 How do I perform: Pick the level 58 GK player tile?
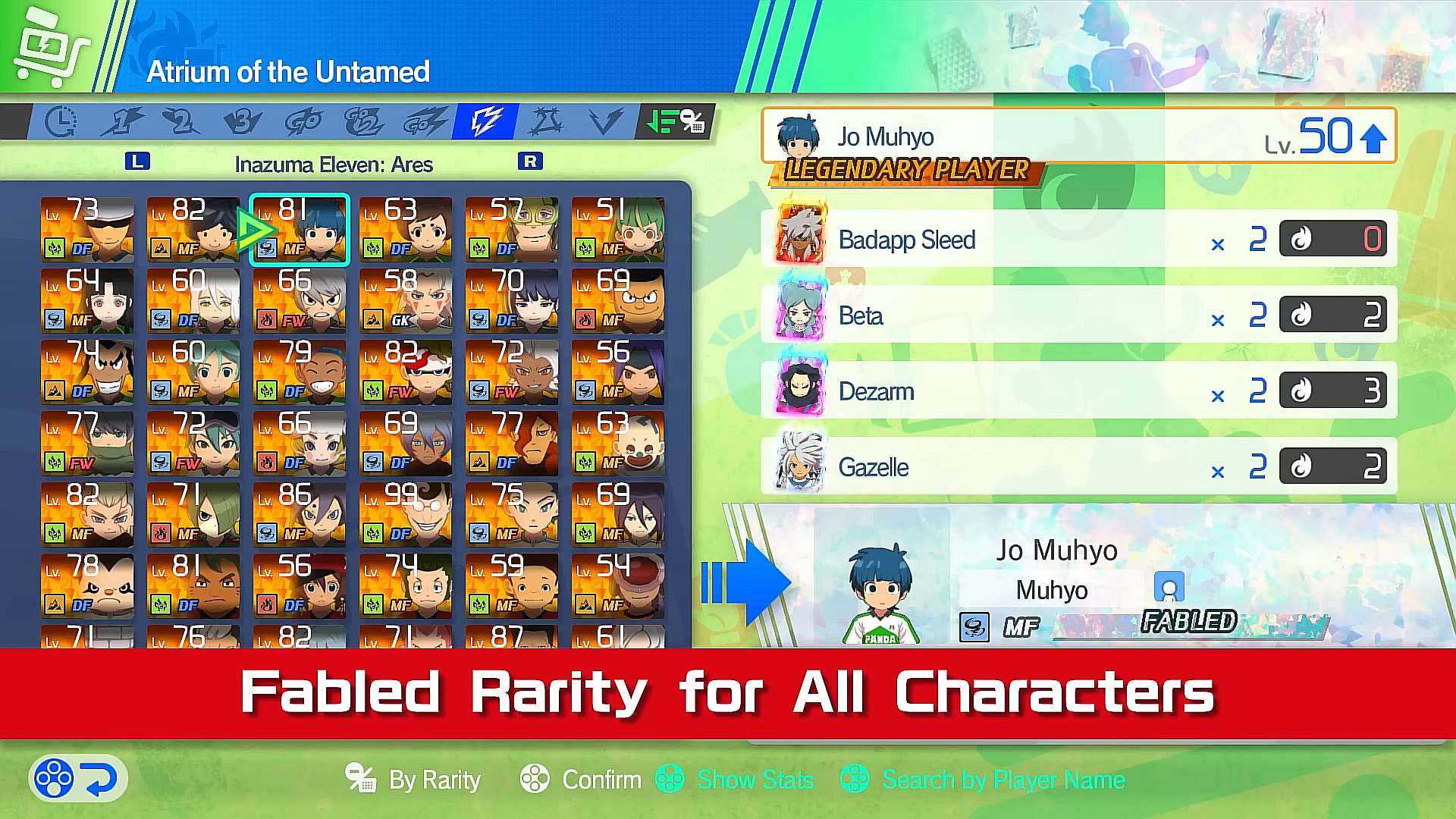(x=406, y=300)
